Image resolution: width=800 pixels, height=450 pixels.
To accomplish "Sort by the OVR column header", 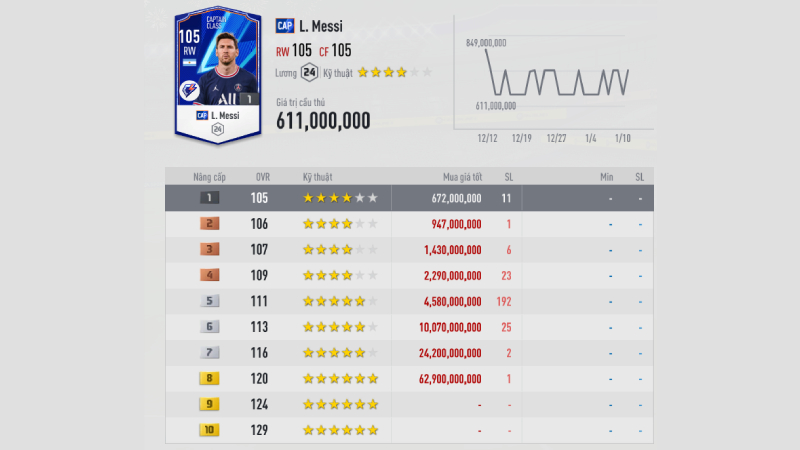I will tap(262, 177).
